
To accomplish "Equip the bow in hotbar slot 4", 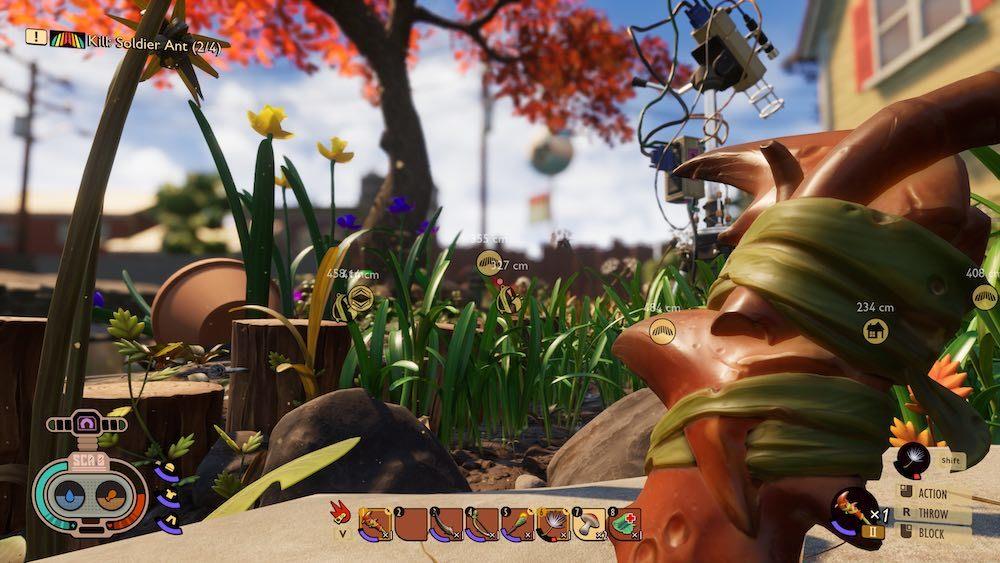I will 481,524.
